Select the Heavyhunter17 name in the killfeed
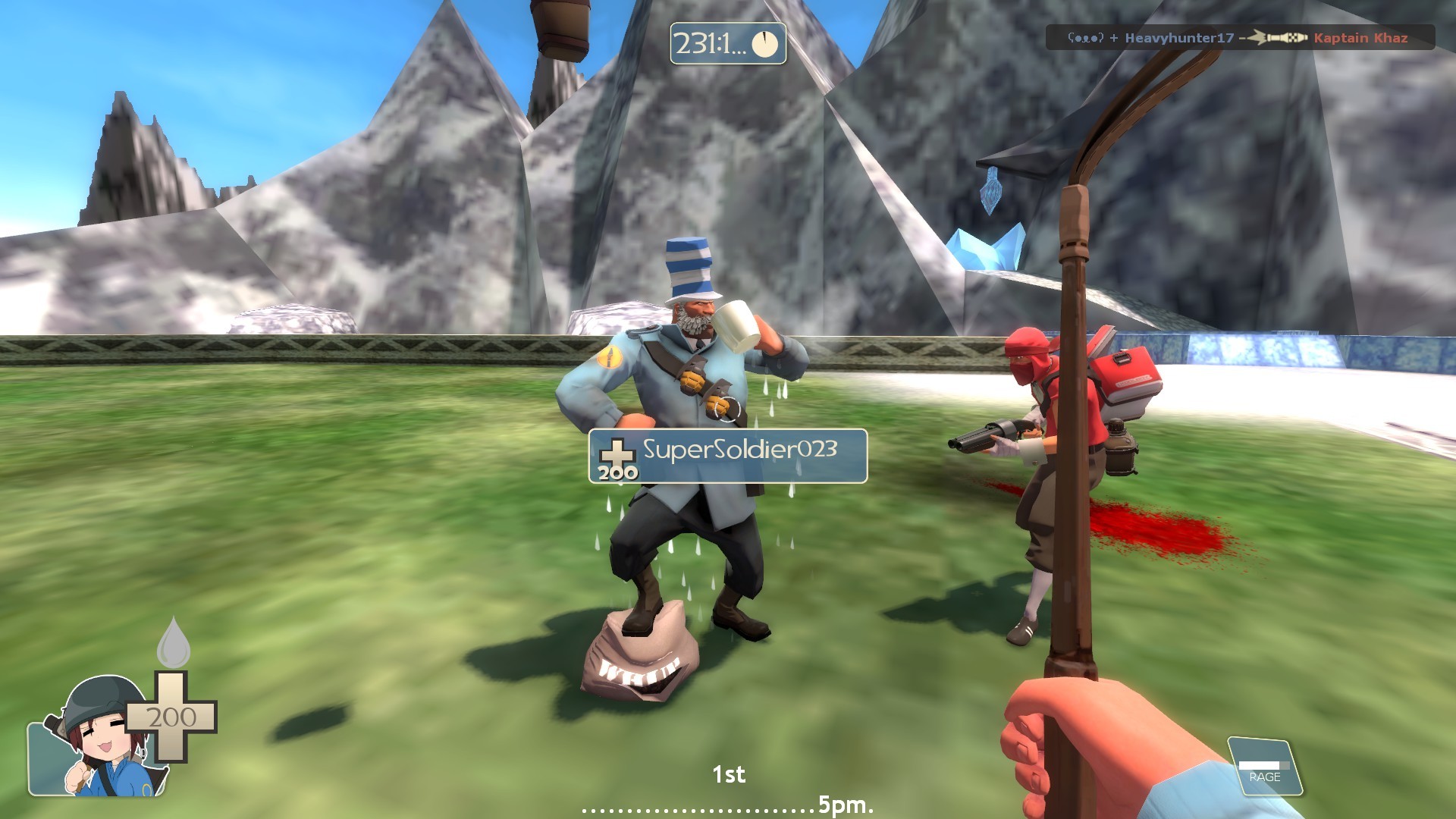1456x819 pixels. click(x=1179, y=37)
